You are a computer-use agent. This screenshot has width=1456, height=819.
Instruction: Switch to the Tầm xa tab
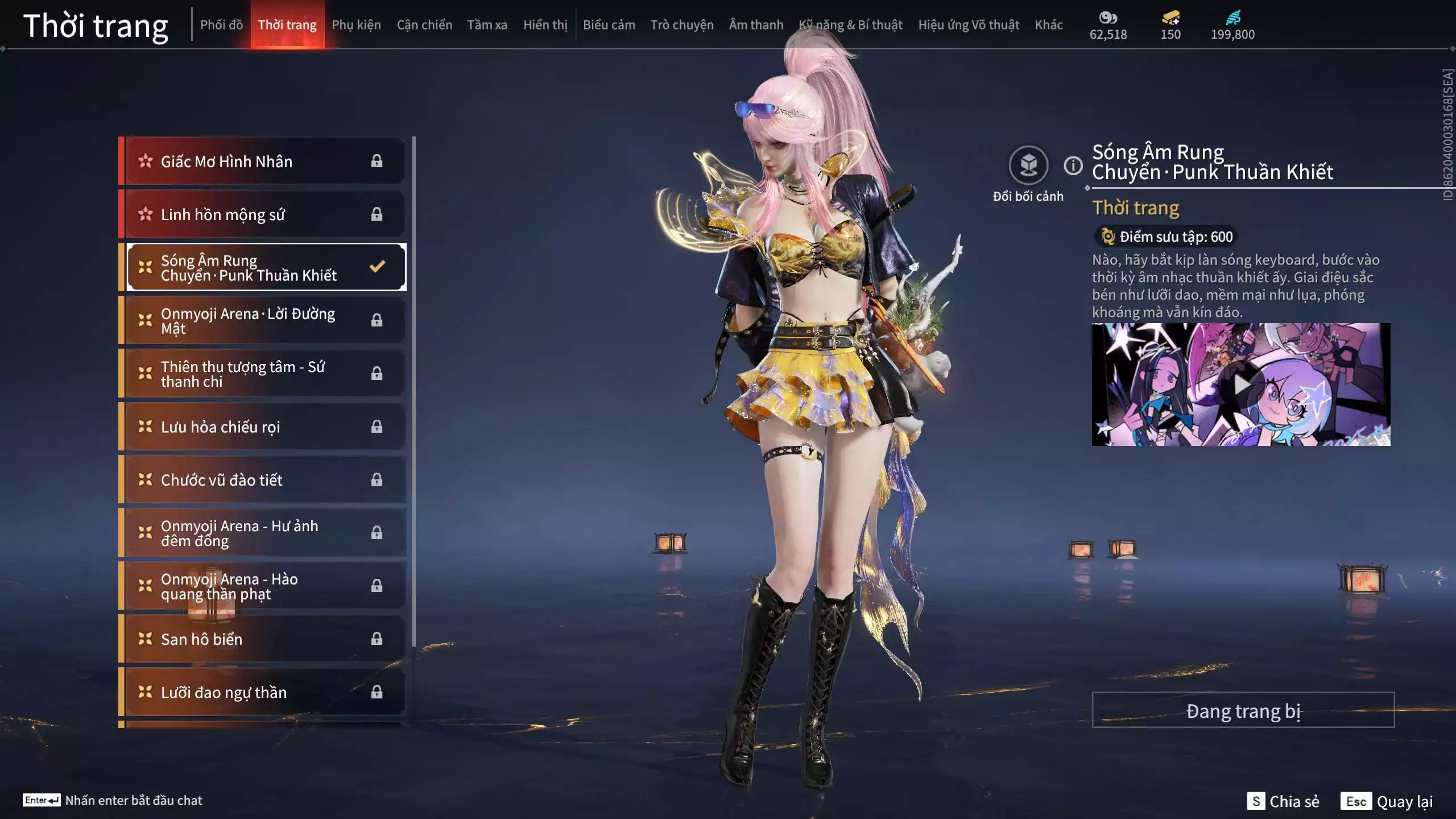pyautogui.click(x=487, y=25)
